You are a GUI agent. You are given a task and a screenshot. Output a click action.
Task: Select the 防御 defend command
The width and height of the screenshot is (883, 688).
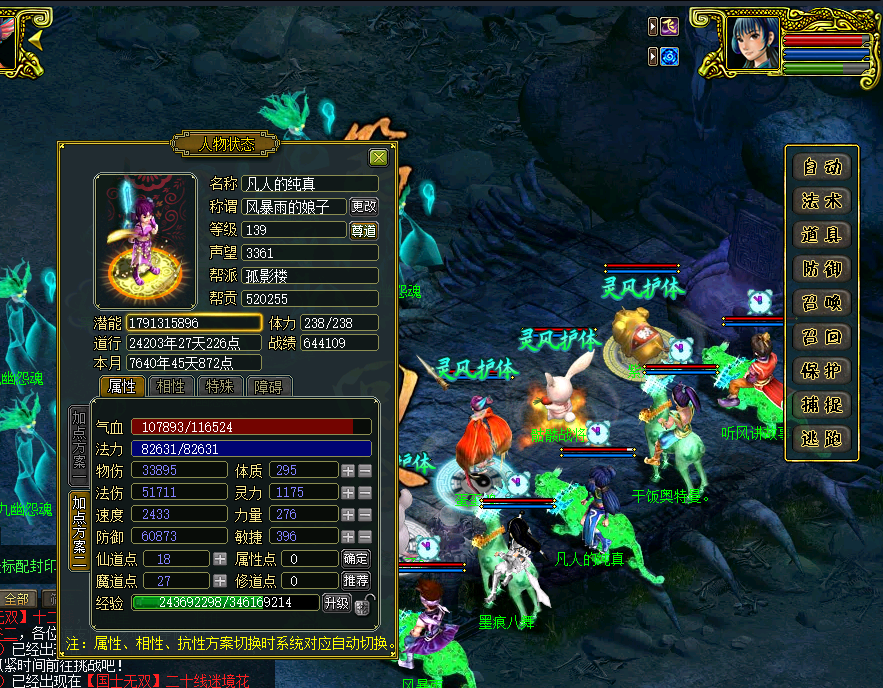click(x=821, y=269)
